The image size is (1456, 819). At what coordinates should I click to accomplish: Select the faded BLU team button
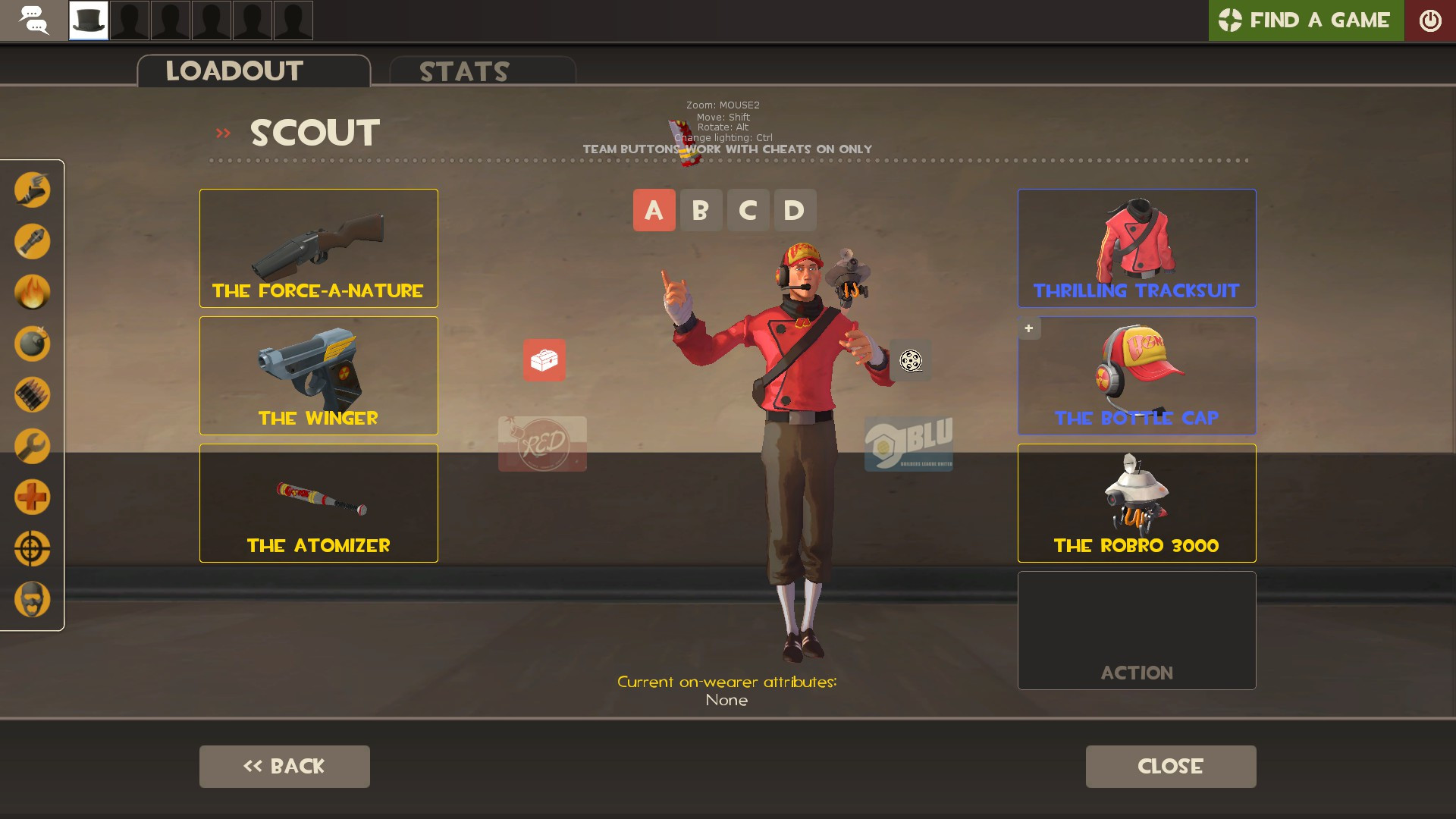pos(909,446)
